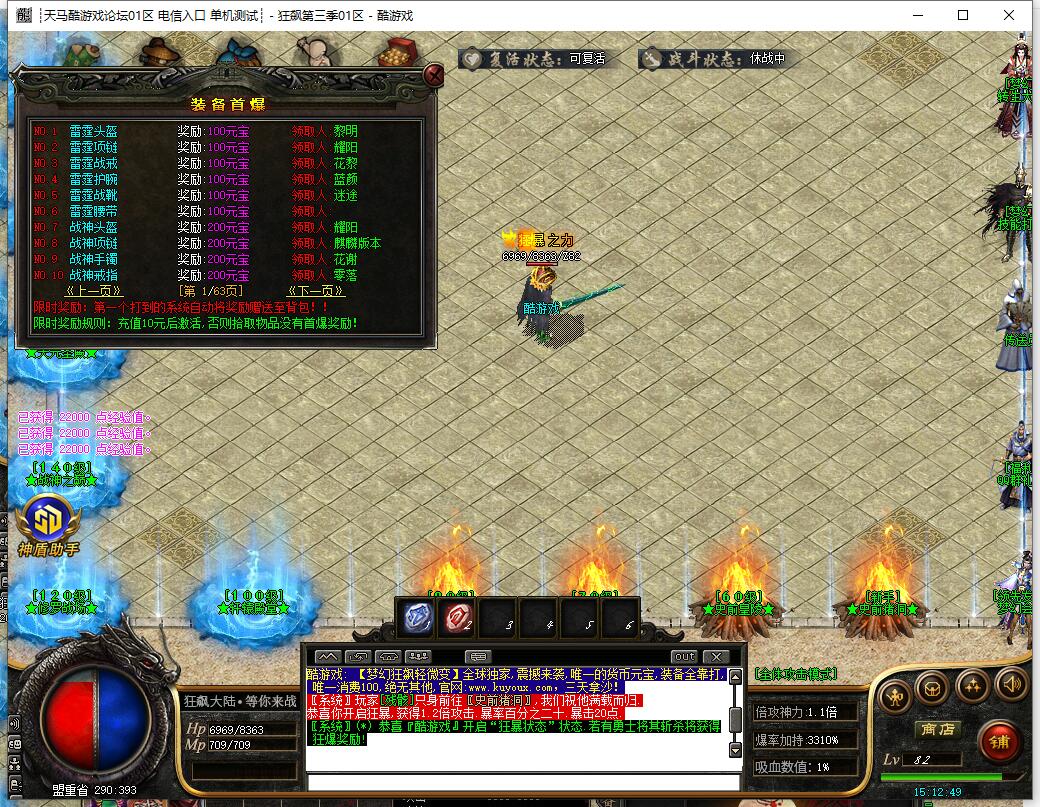The image size is (1040, 807).
Task: Go back with 上一页 link
Action: [x=90, y=291]
